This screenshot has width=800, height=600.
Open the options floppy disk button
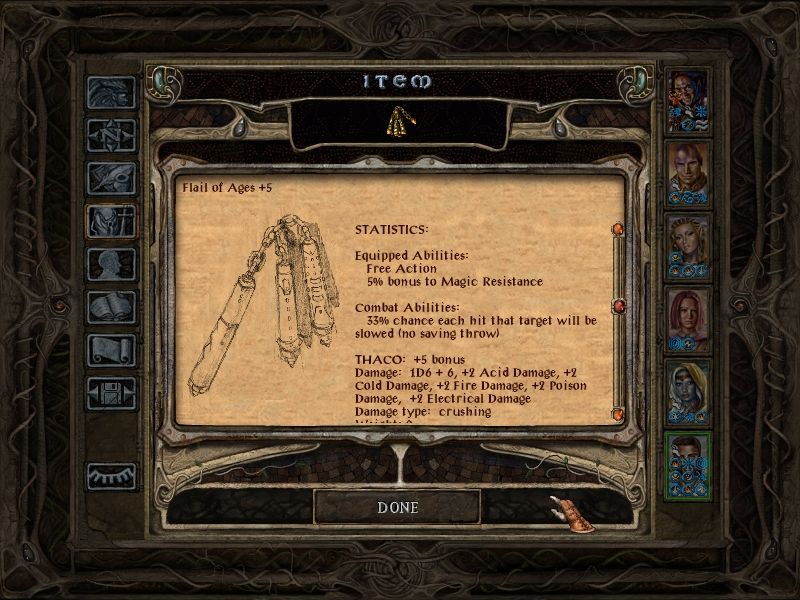[x=111, y=393]
